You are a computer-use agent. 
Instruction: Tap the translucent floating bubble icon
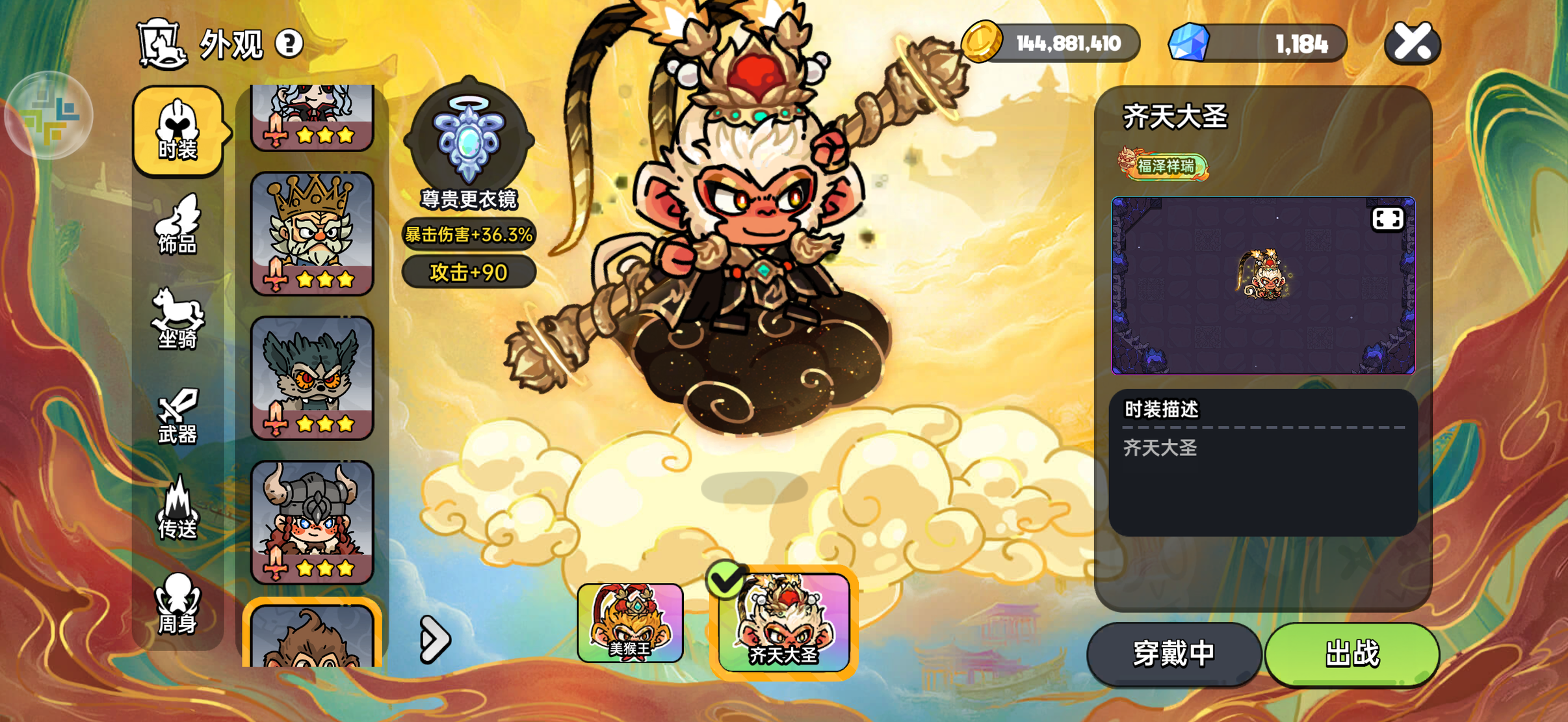click(49, 116)
